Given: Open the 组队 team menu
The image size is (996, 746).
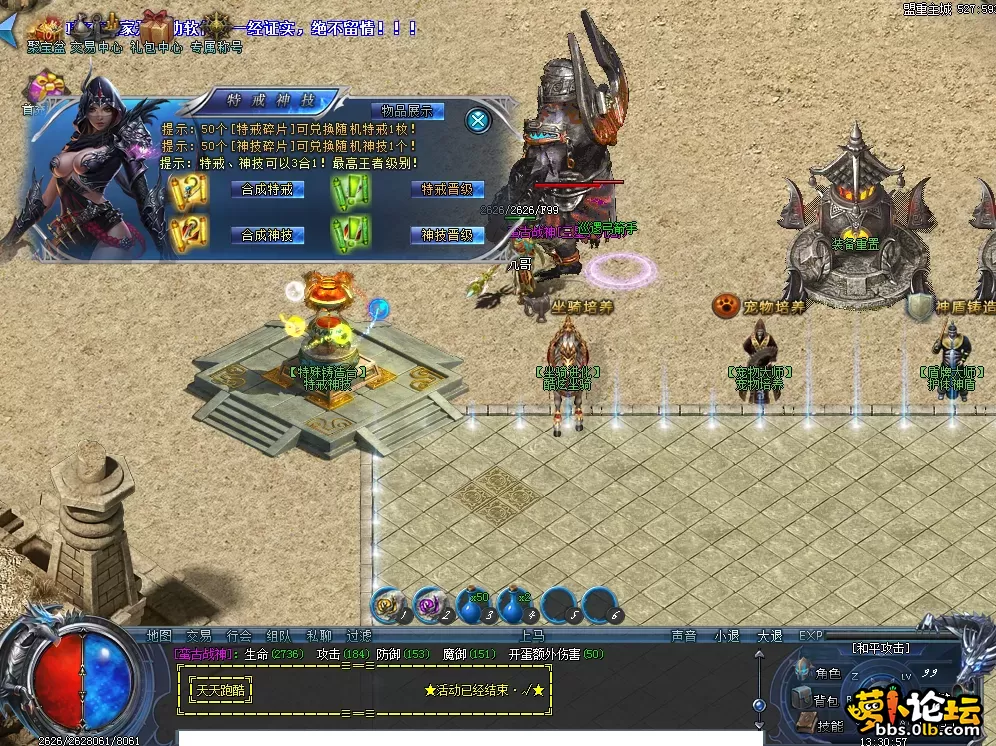Looking at the screenshot, I should (279, 635).
